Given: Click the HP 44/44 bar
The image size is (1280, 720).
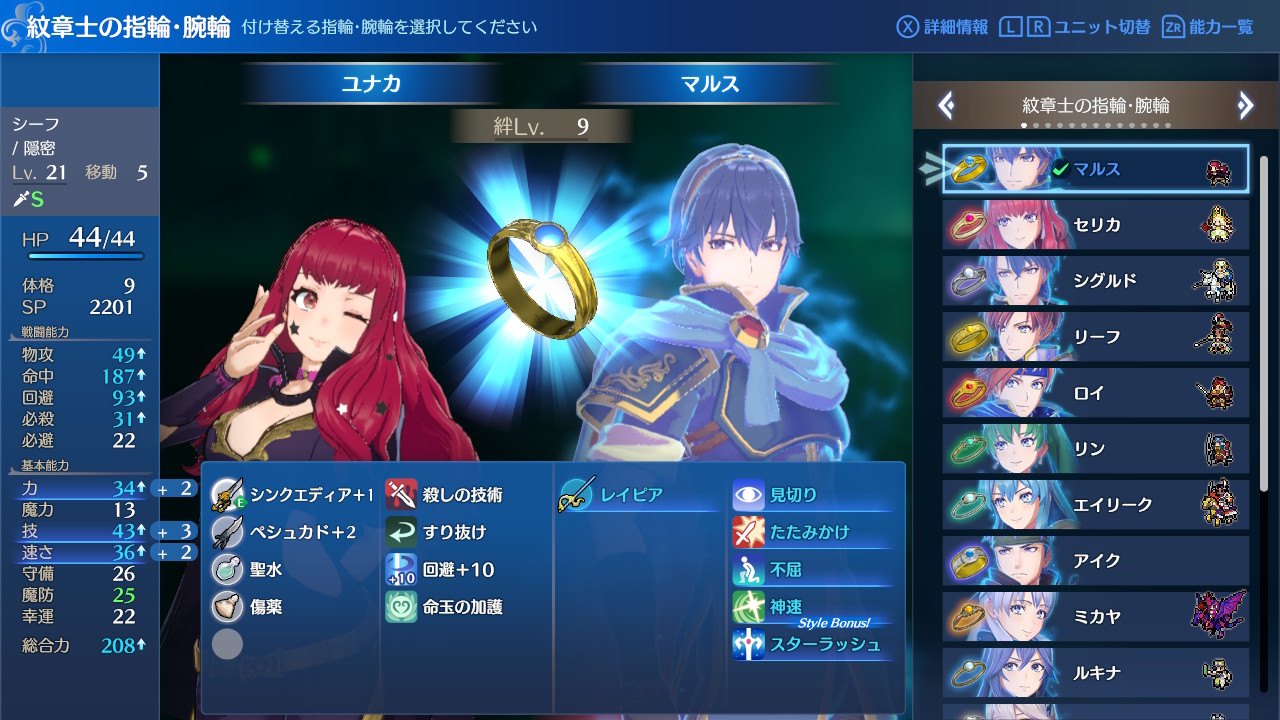Looking at the screenshot, I should click(x=80, y=241).
